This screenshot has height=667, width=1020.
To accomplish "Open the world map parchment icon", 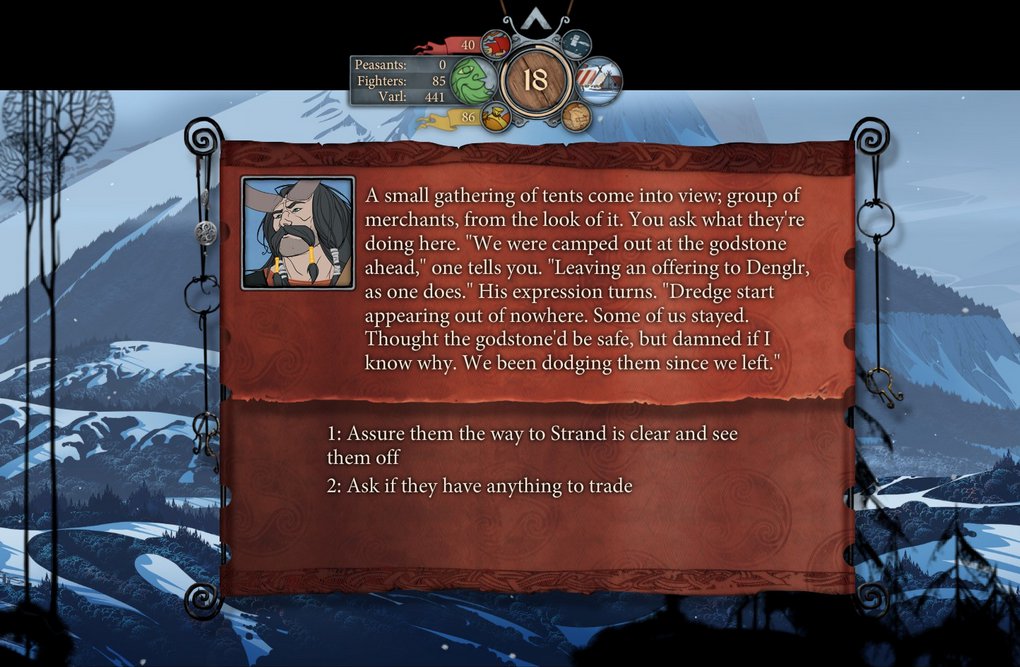I will [575, 117].
